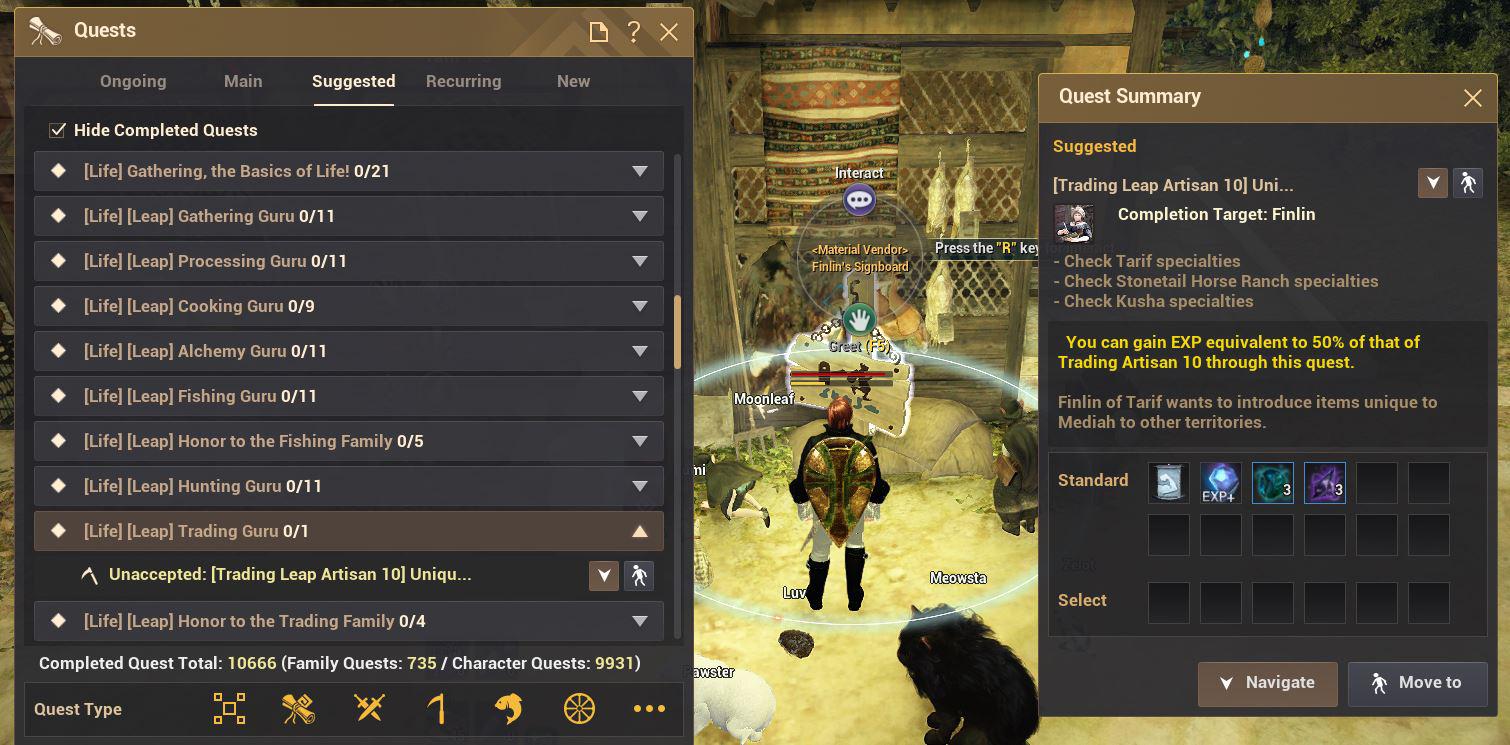Click the auto-path walking icon for the unaccepted quest
This screenshot has width=1510, height=745.
(x=639, y=575)
